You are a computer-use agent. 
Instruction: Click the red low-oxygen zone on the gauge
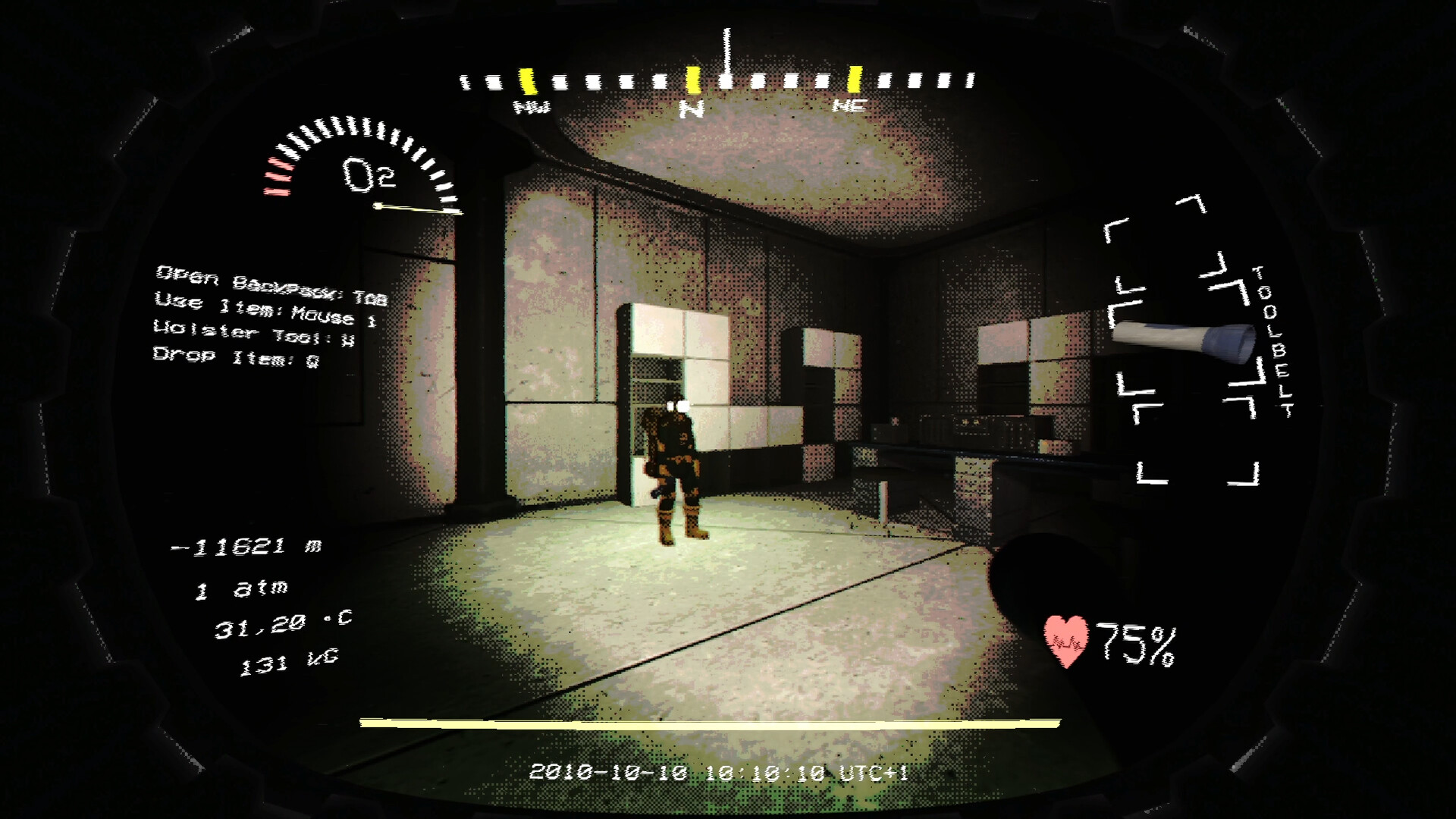pyautogui.click(x=278, y=176)
